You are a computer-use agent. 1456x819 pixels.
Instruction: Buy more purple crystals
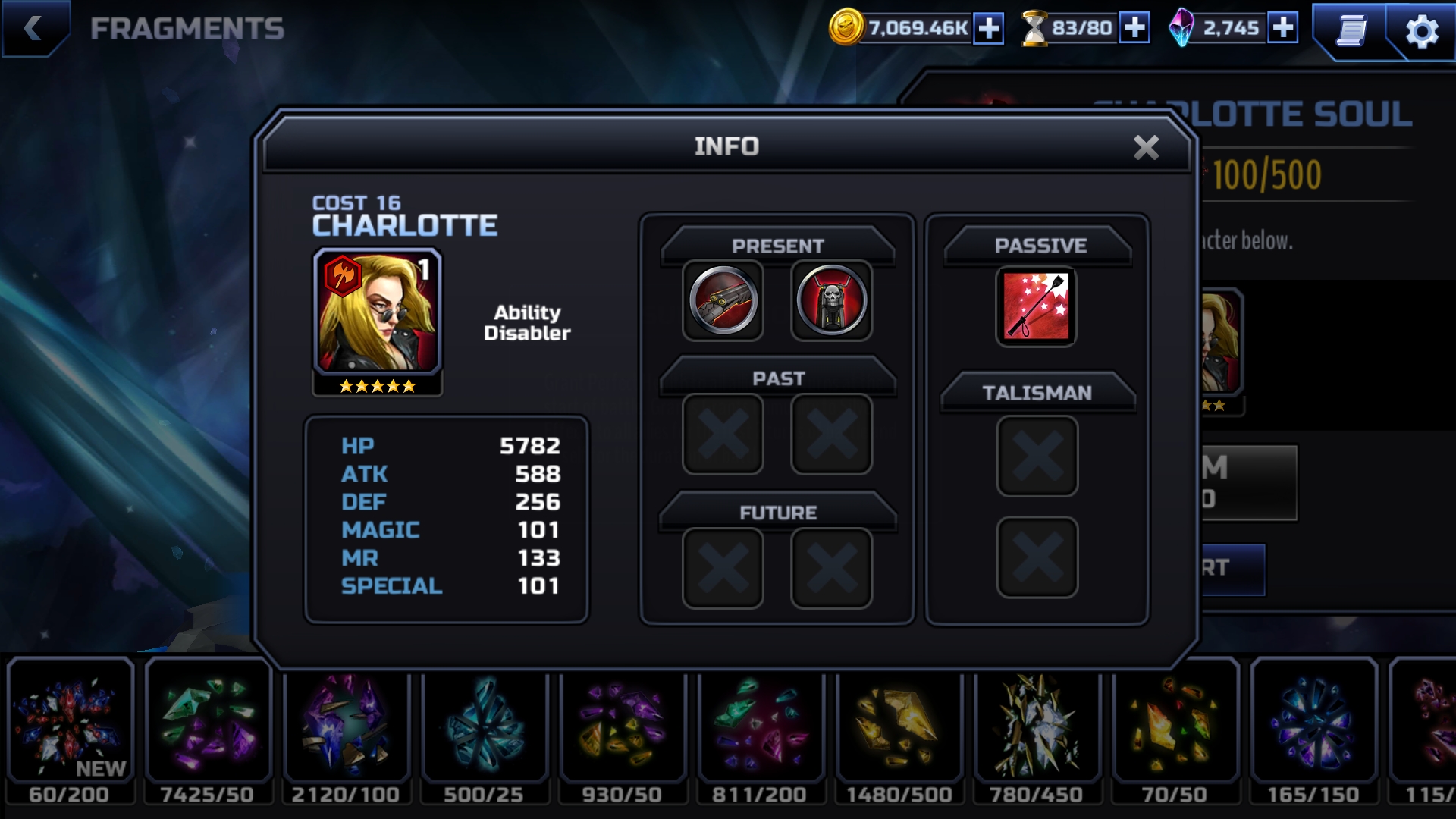[1282, 28]
